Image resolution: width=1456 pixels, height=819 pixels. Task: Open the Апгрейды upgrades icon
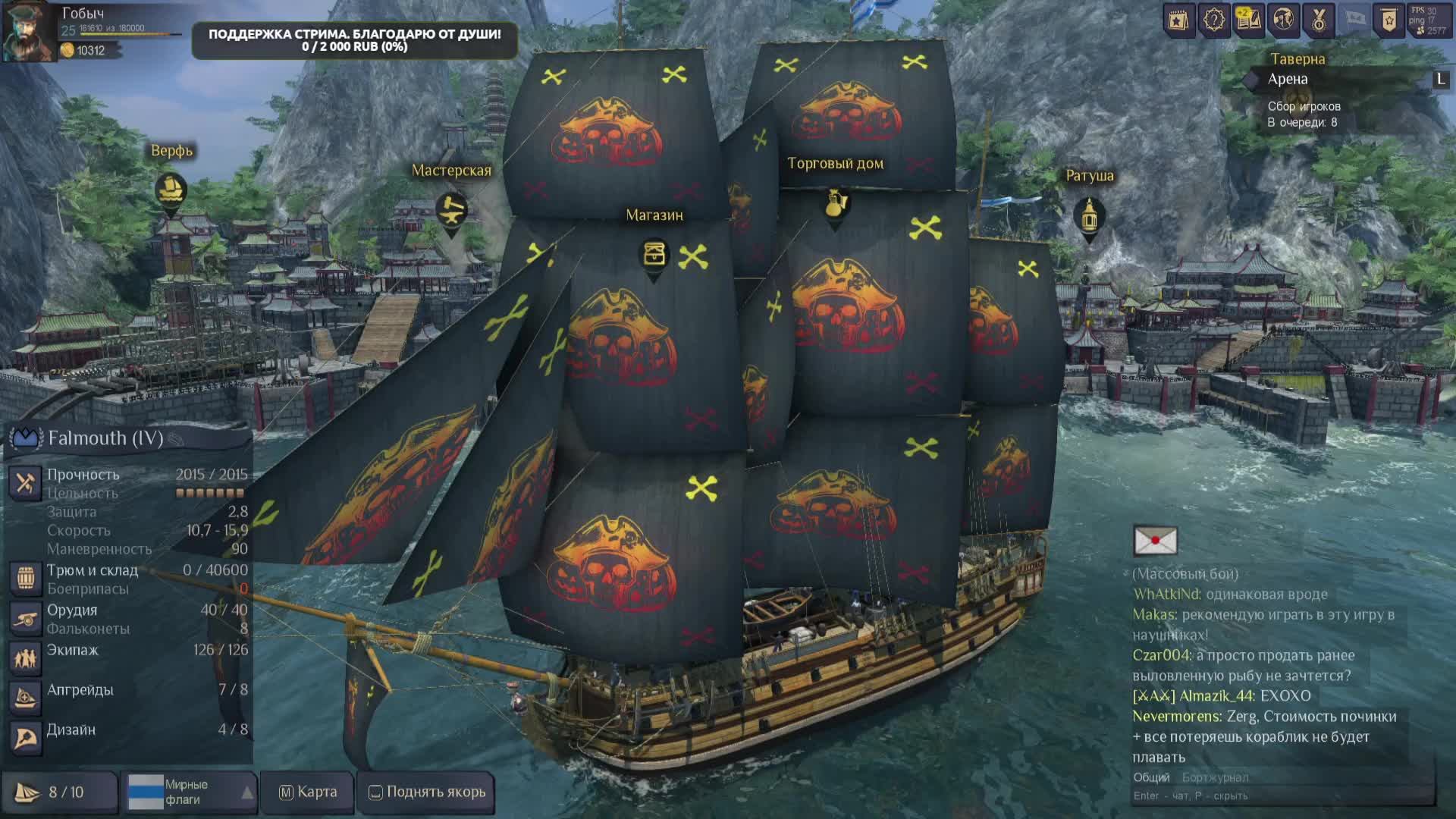(25, 698)
